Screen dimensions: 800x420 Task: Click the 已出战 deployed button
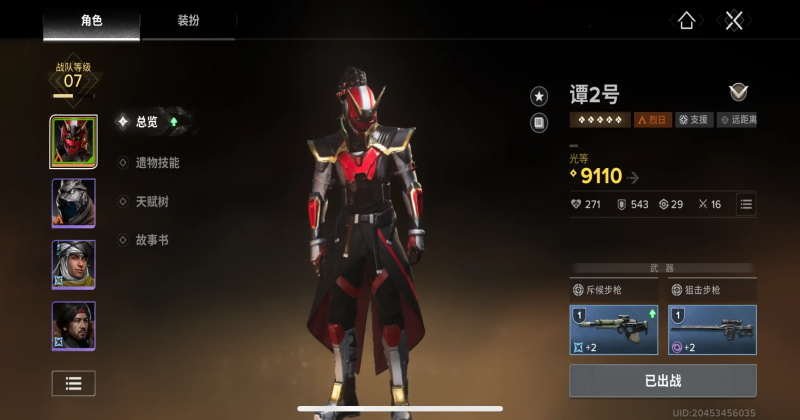coord(663,381)
